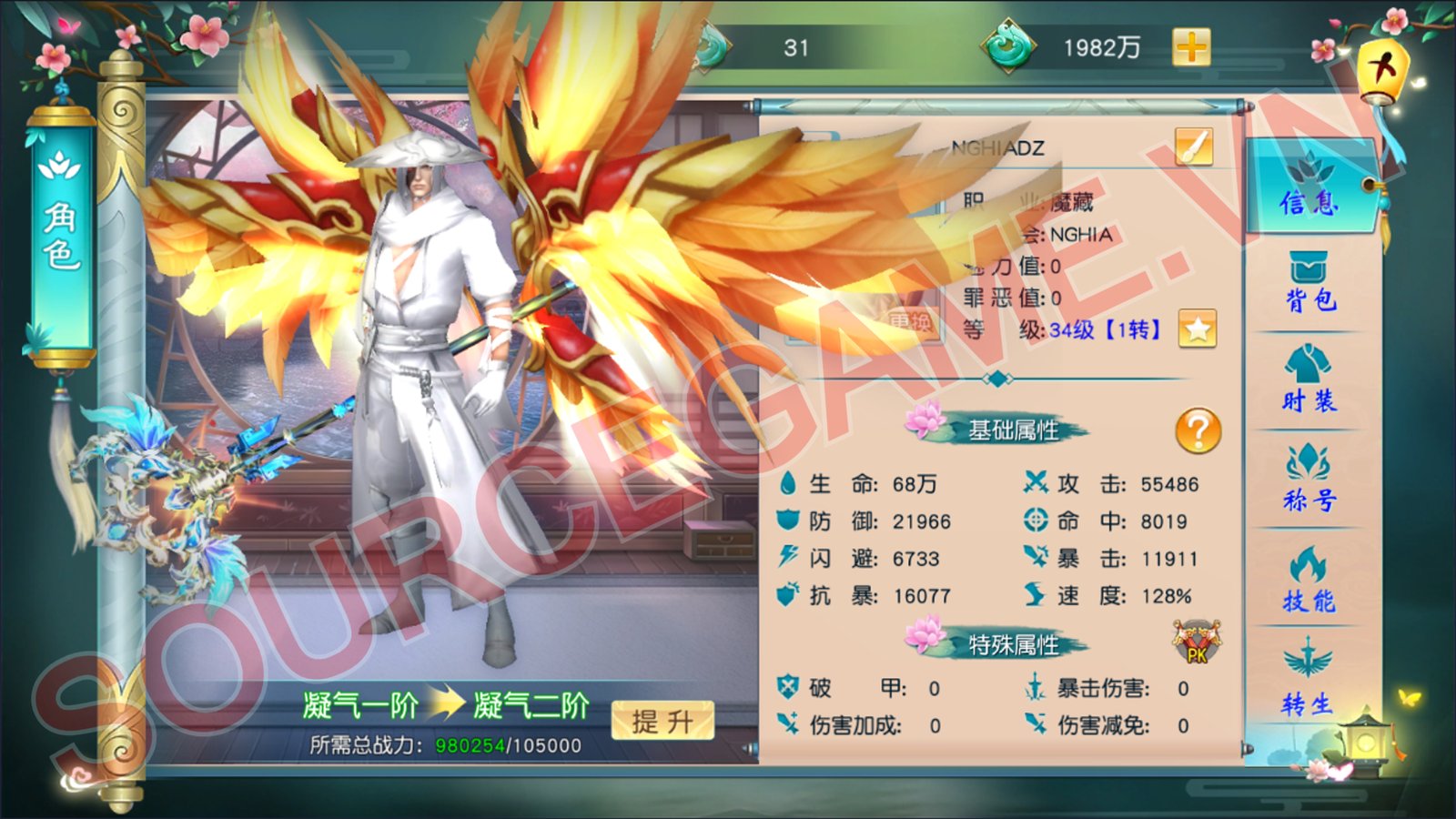Open the 称号 title tab
Image resolution: width=1456 pixels, height=819 pixels.
[1310, 480]
